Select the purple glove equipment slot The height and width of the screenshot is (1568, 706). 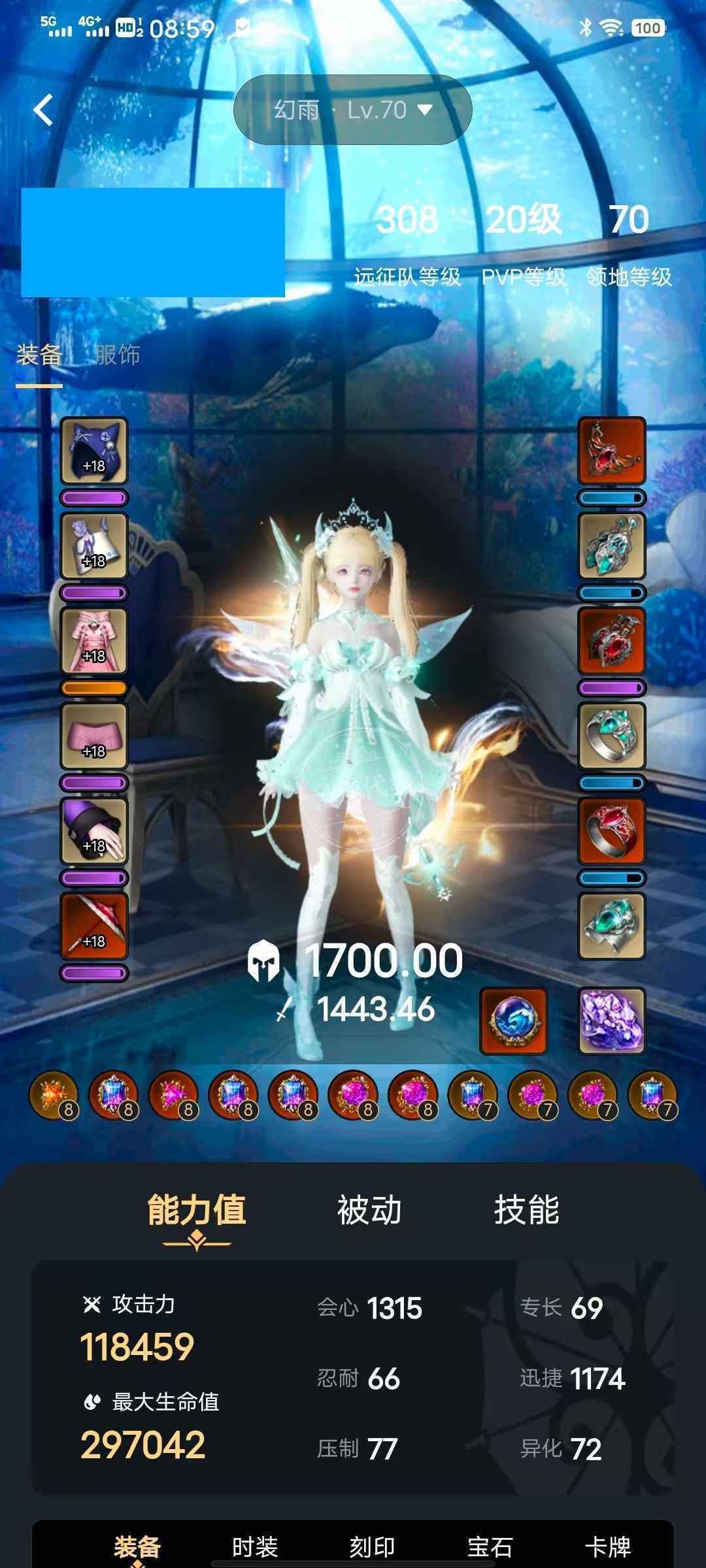94,831
